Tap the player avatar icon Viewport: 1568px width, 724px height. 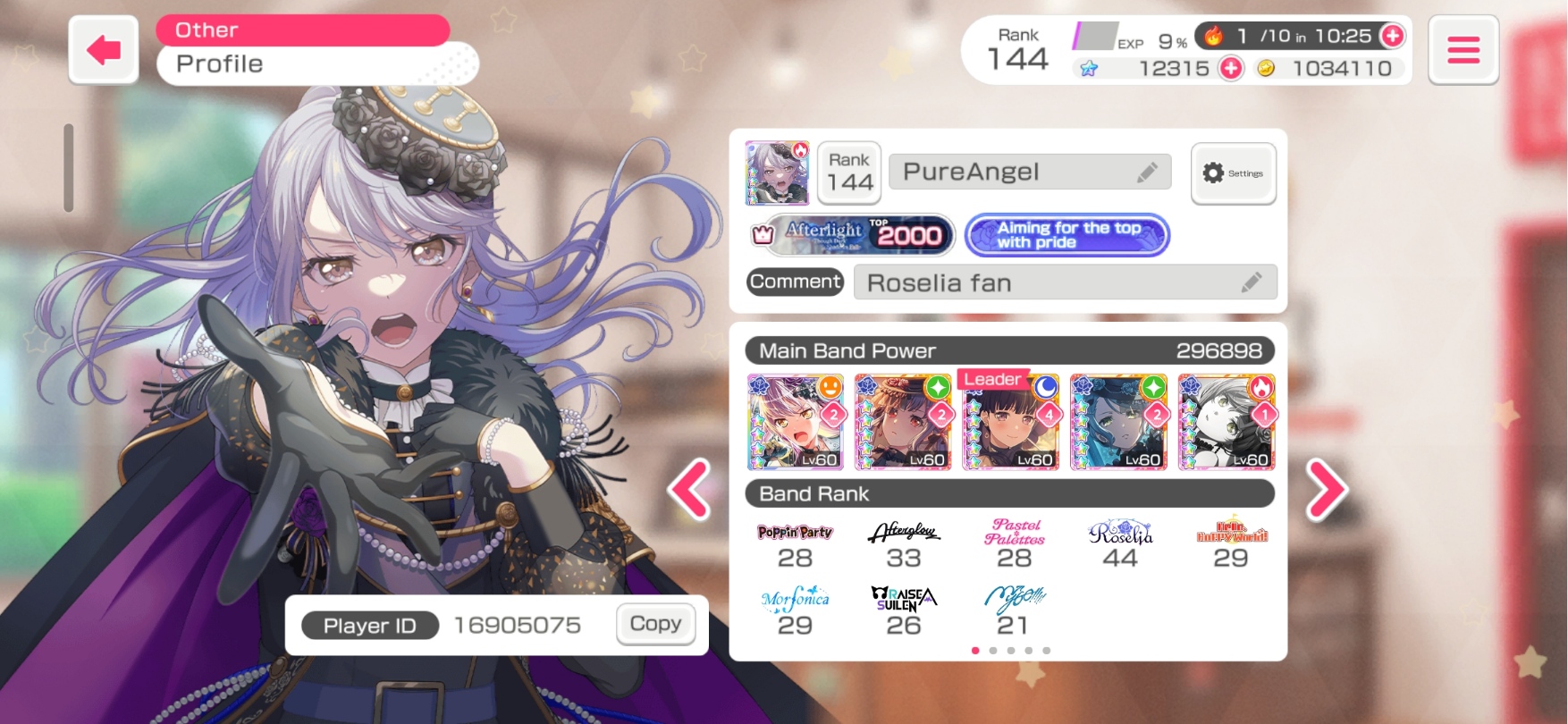coord(777,173)
